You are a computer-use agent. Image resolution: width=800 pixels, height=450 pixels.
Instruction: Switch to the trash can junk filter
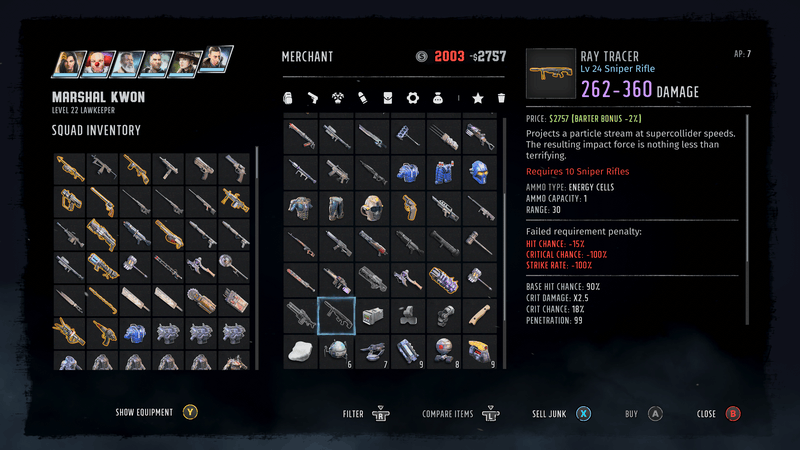pyautogui.click(x=501, y=99)
